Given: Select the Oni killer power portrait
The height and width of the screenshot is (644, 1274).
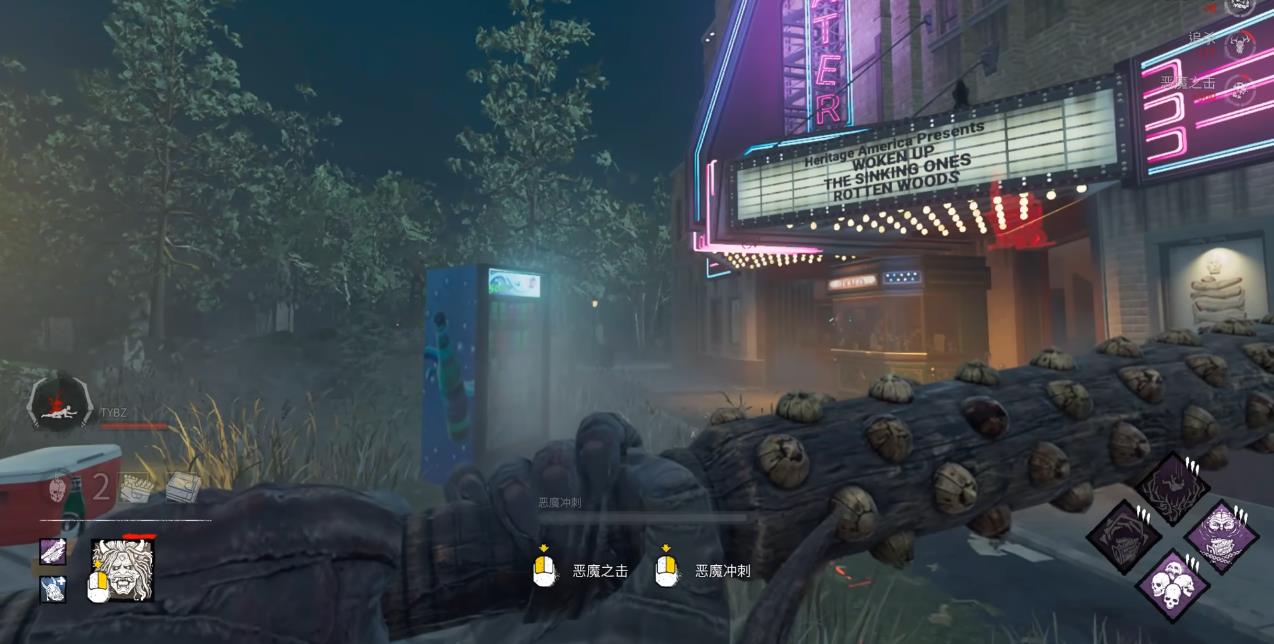Looking at the screenshot, I should click(x=122, y=570).
